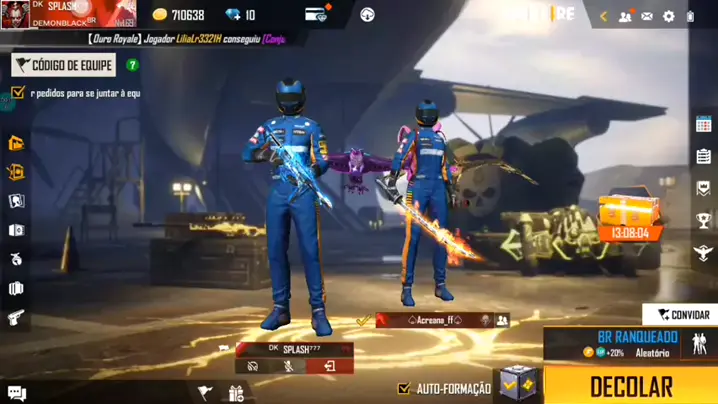
Task: Open the loot box beside Decolar
Action: point(518,383)
